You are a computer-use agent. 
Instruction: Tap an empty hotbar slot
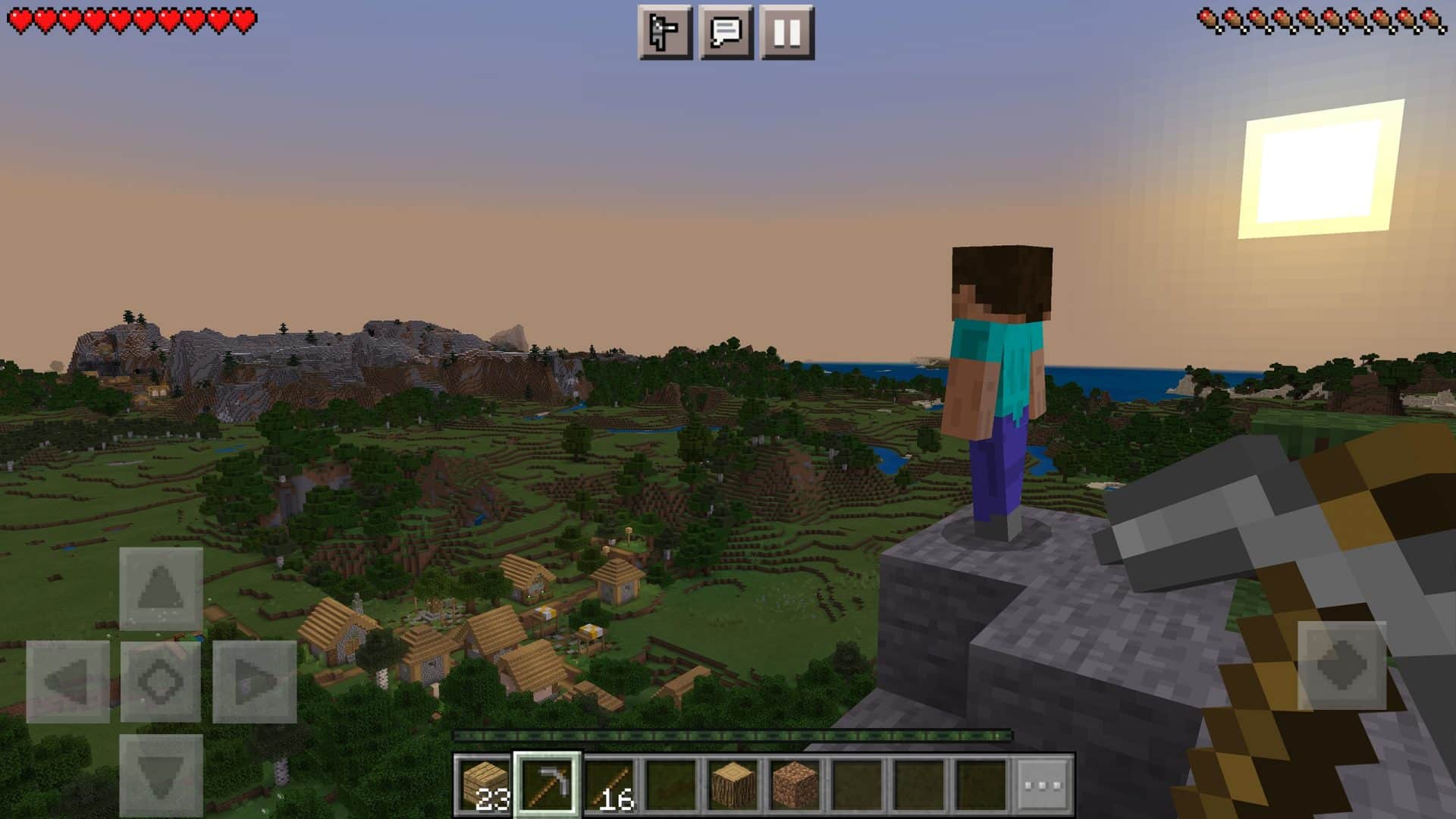click(857, 785)
